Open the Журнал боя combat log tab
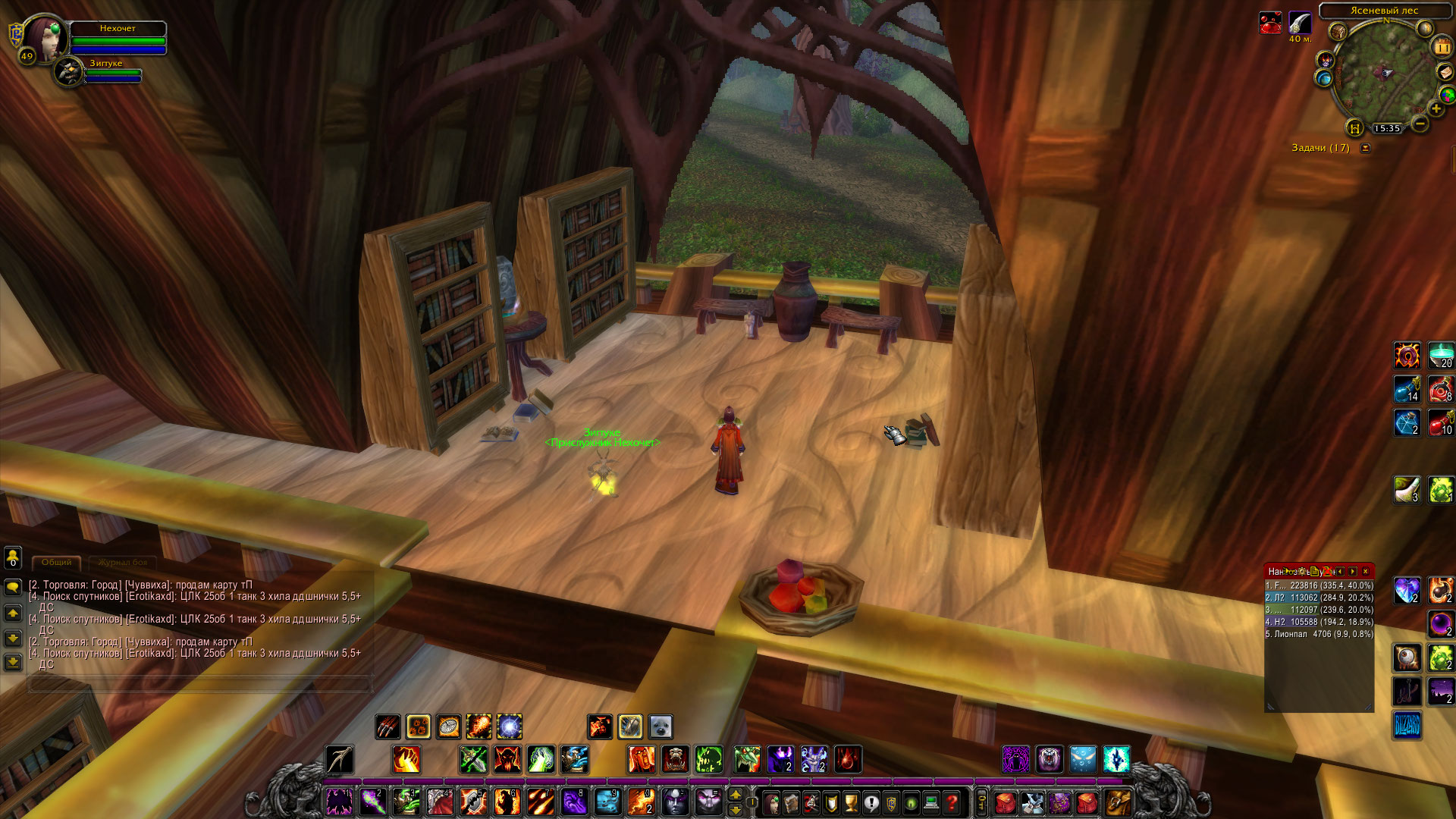The height and width of the screenshot is (819, 1456). click(x=122, y=563)
